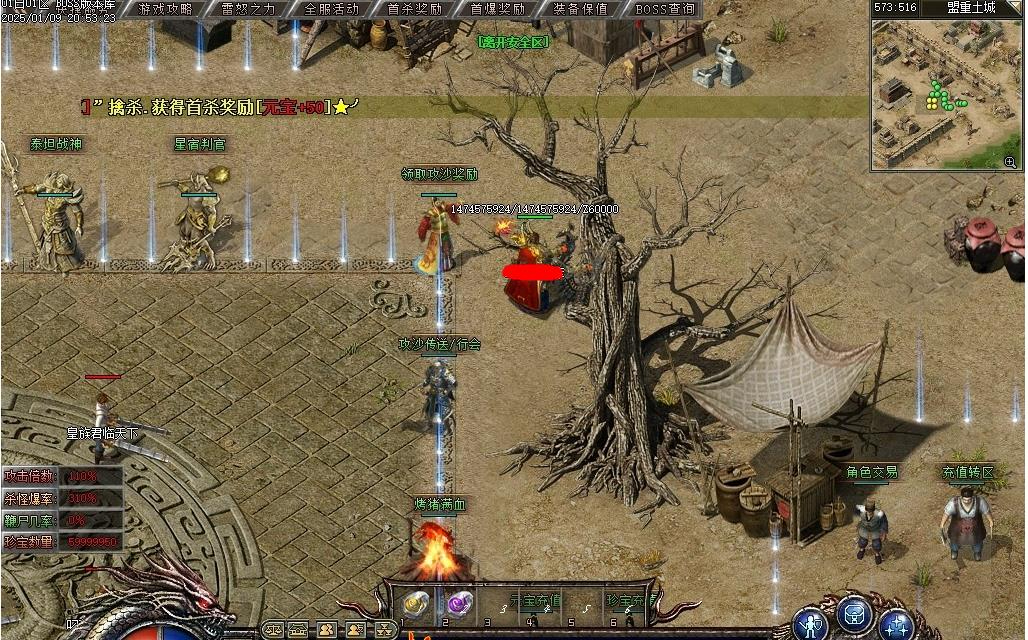Image resolution: width=1028 pixels, height=640 pixels.
Task: Open the bag with the chest button
Action: point(855,613)
